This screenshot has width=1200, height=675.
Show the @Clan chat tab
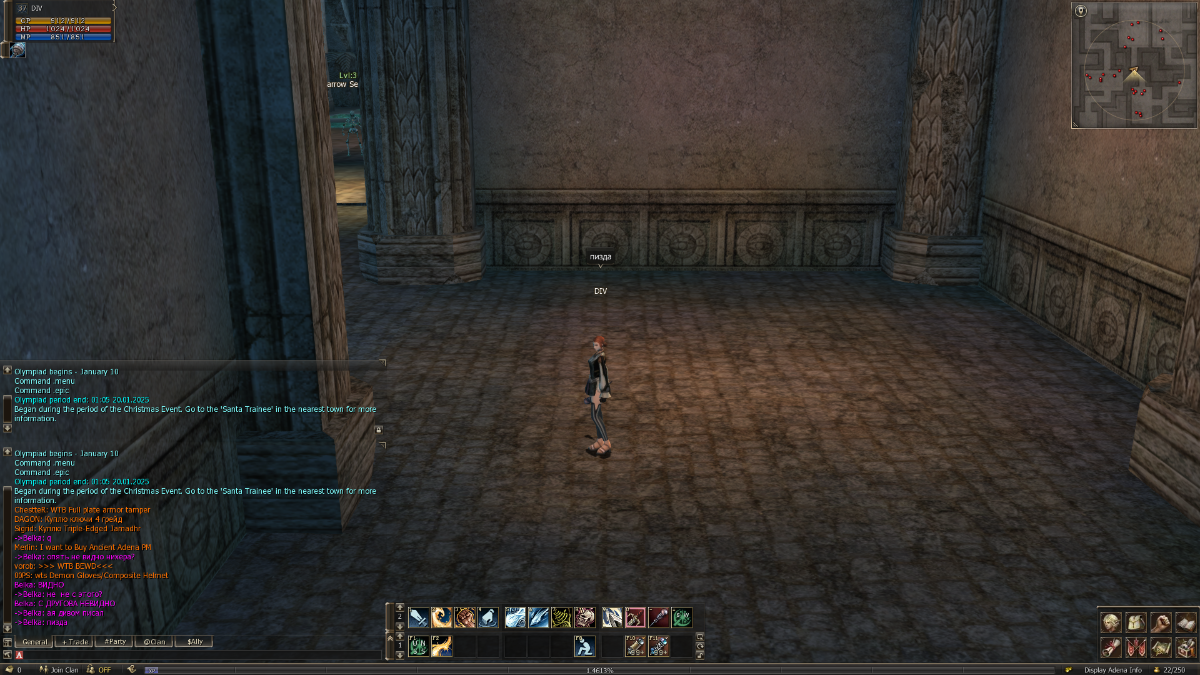click(154, 641)
